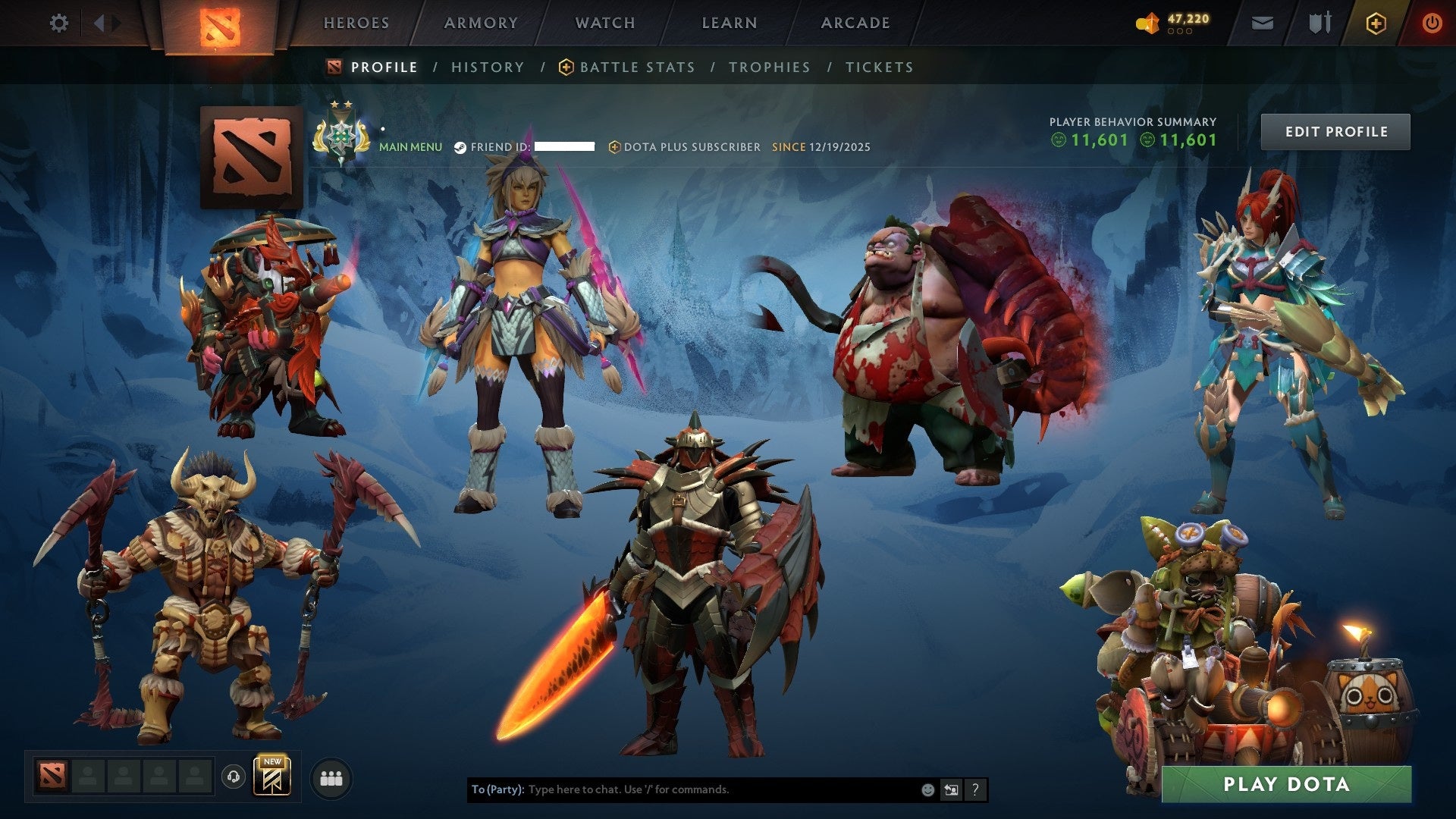Switch to the HISTORY tab
The width and height of the screenshot is (1456, 819).
click(x=487, y=67)
